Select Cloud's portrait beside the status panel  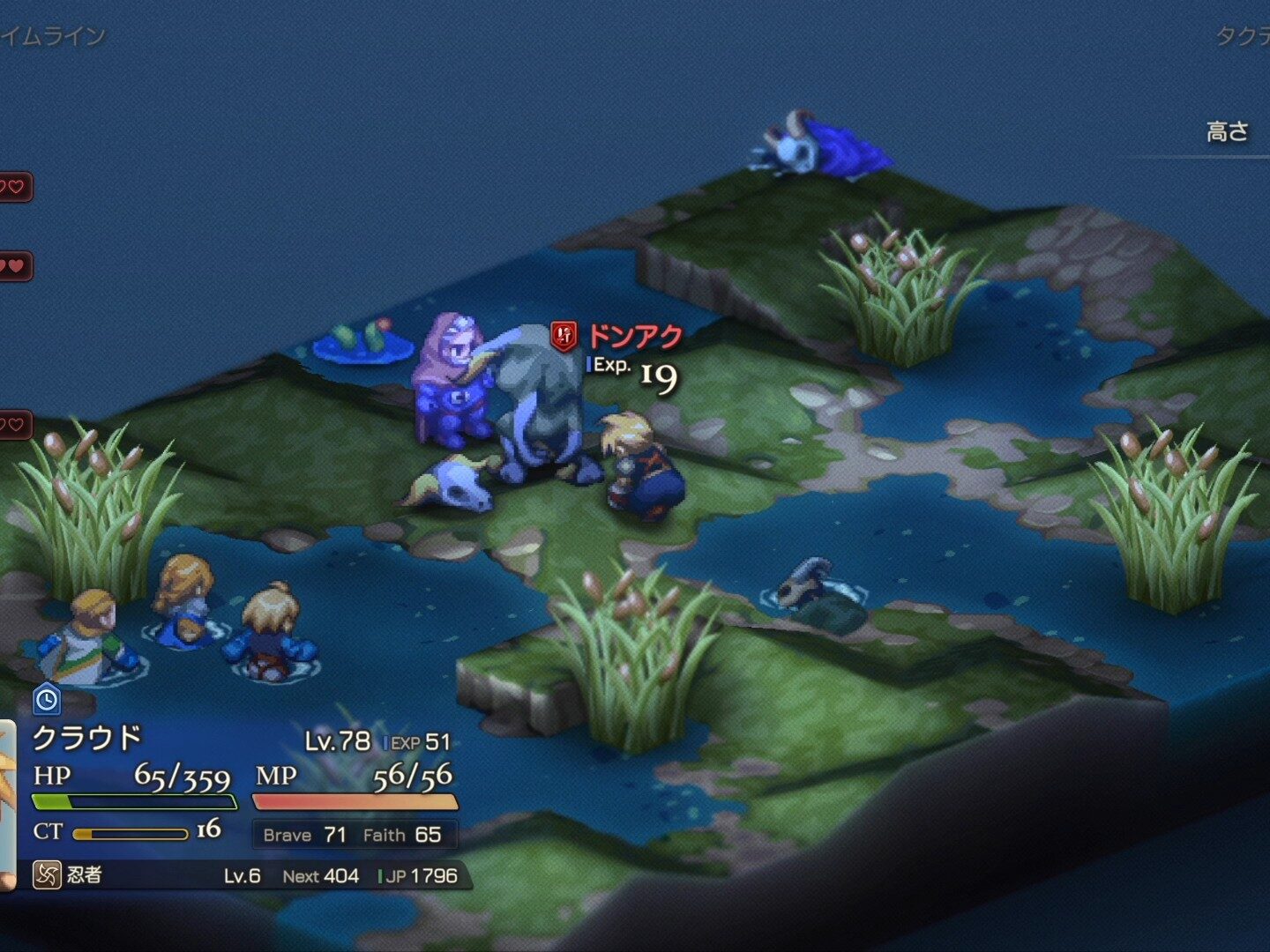7,802
